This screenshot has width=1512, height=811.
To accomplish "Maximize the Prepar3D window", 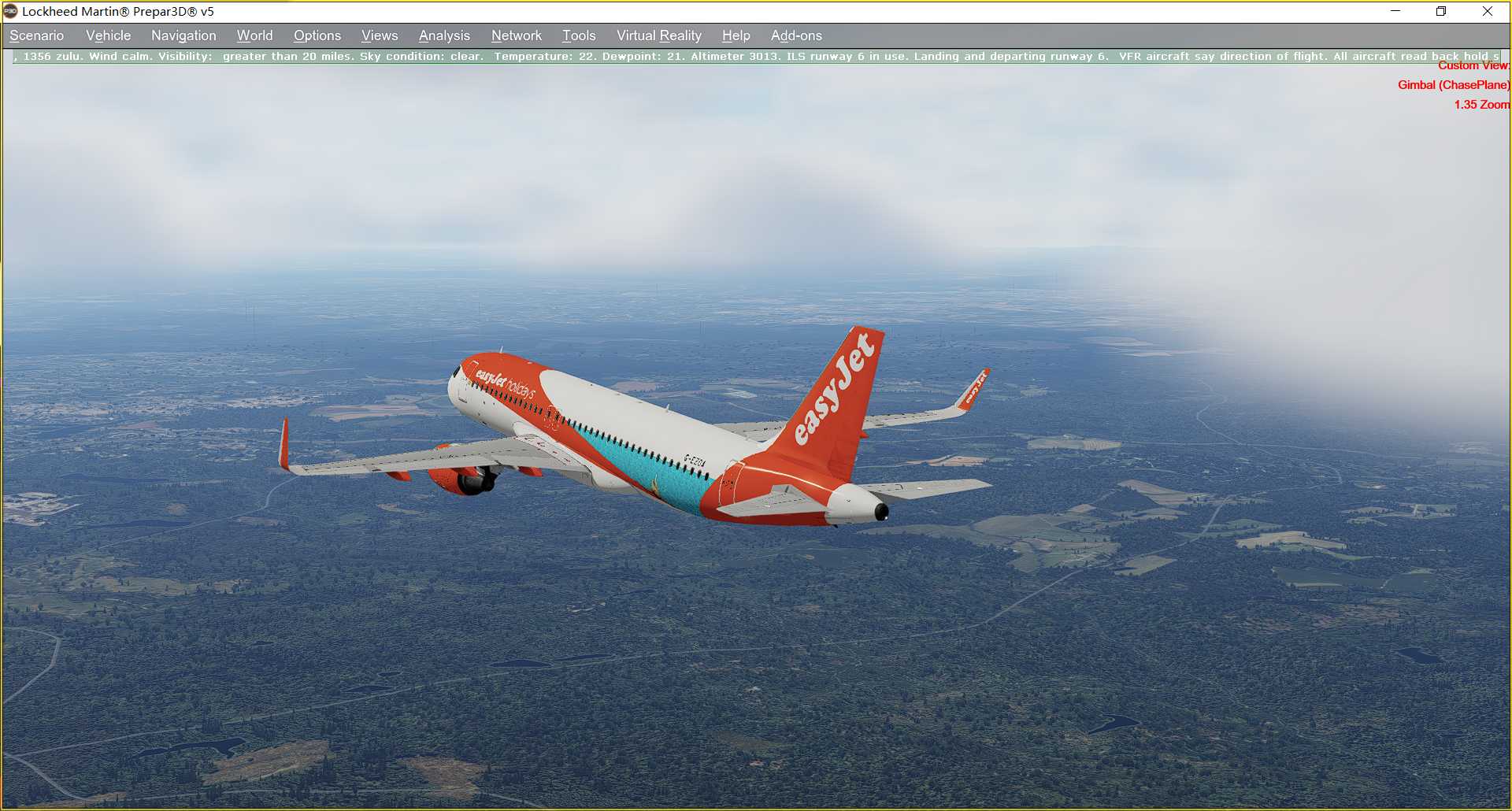I will [x=1442, y=11].
